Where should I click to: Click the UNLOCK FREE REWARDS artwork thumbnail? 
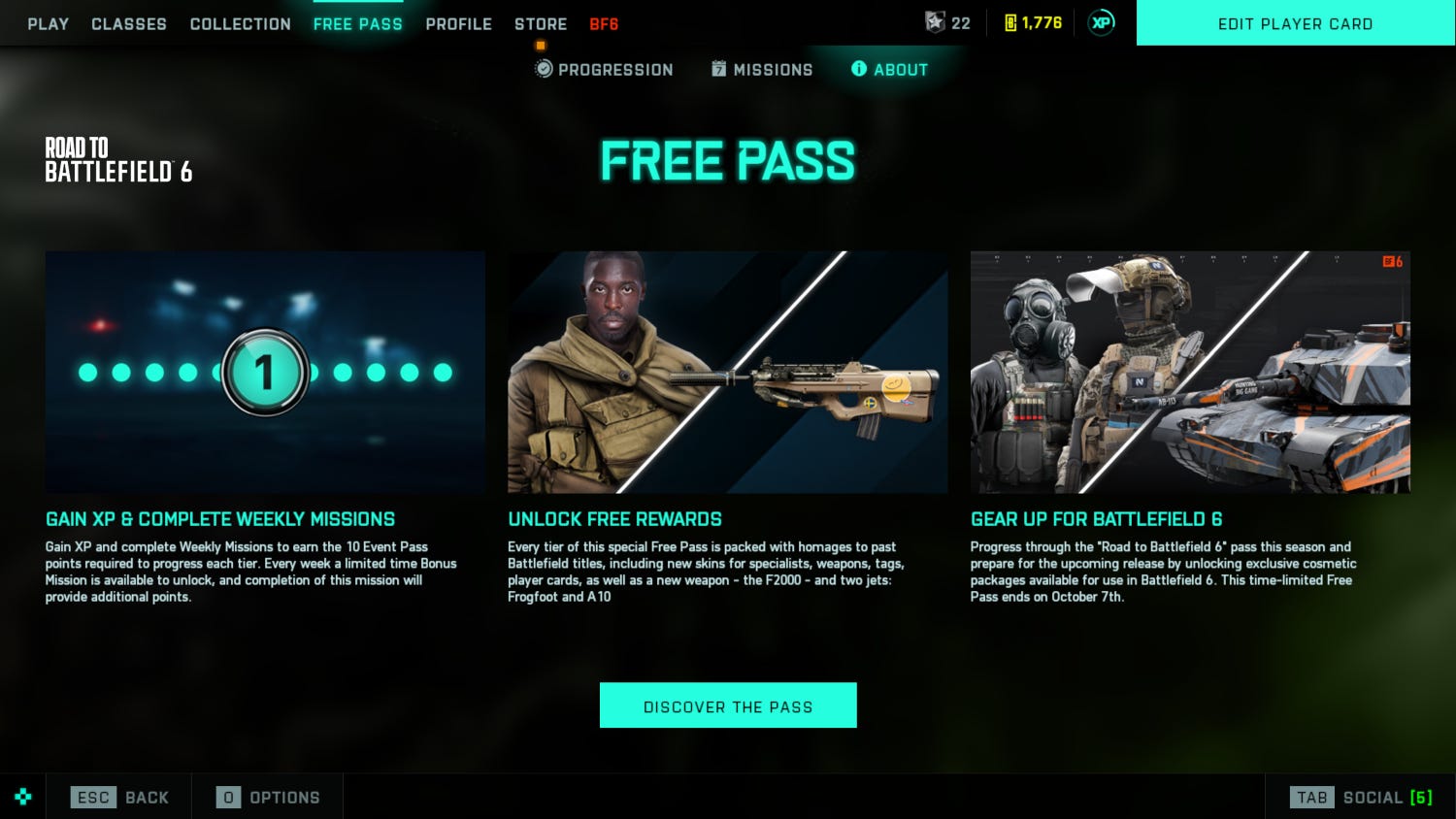(x=728, y=372)
